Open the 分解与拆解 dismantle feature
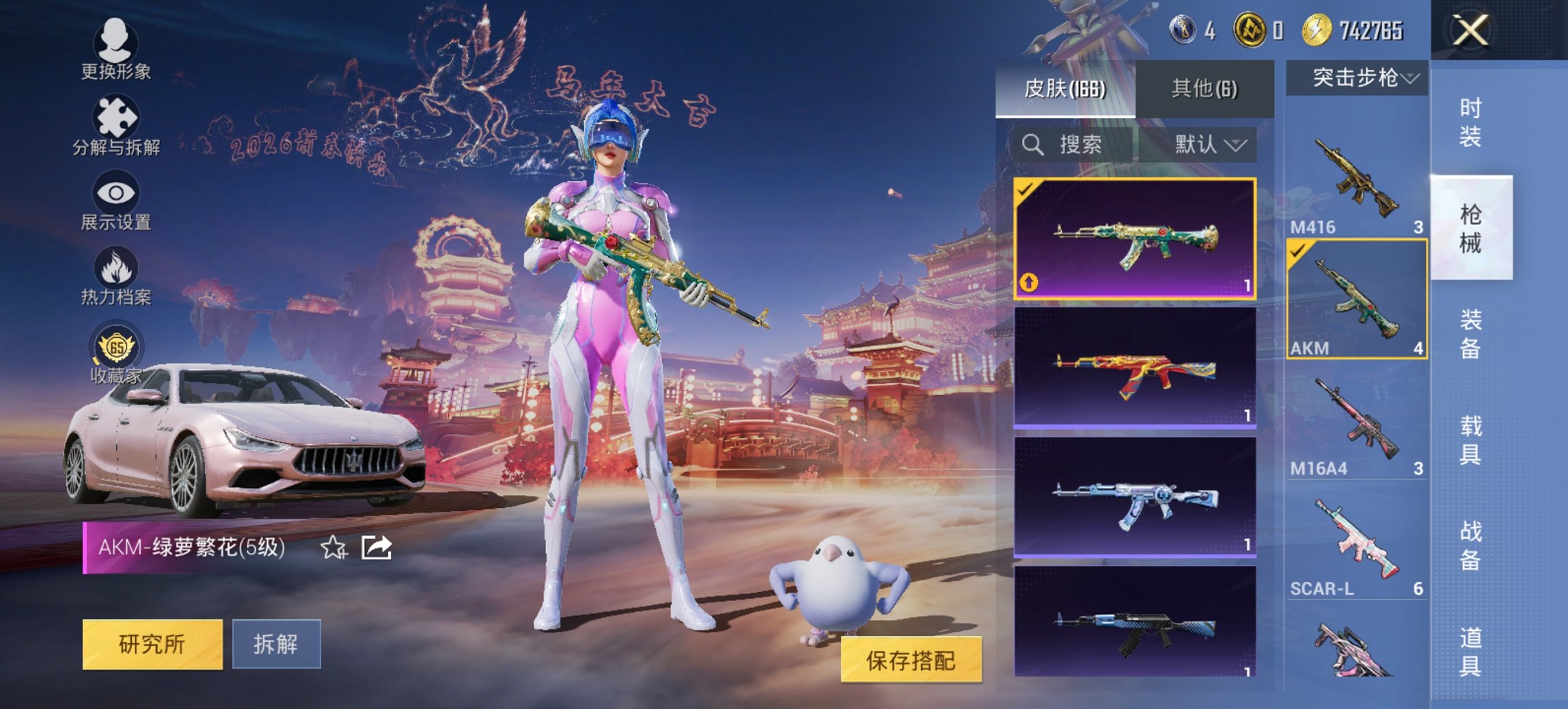 click(116, 126)
